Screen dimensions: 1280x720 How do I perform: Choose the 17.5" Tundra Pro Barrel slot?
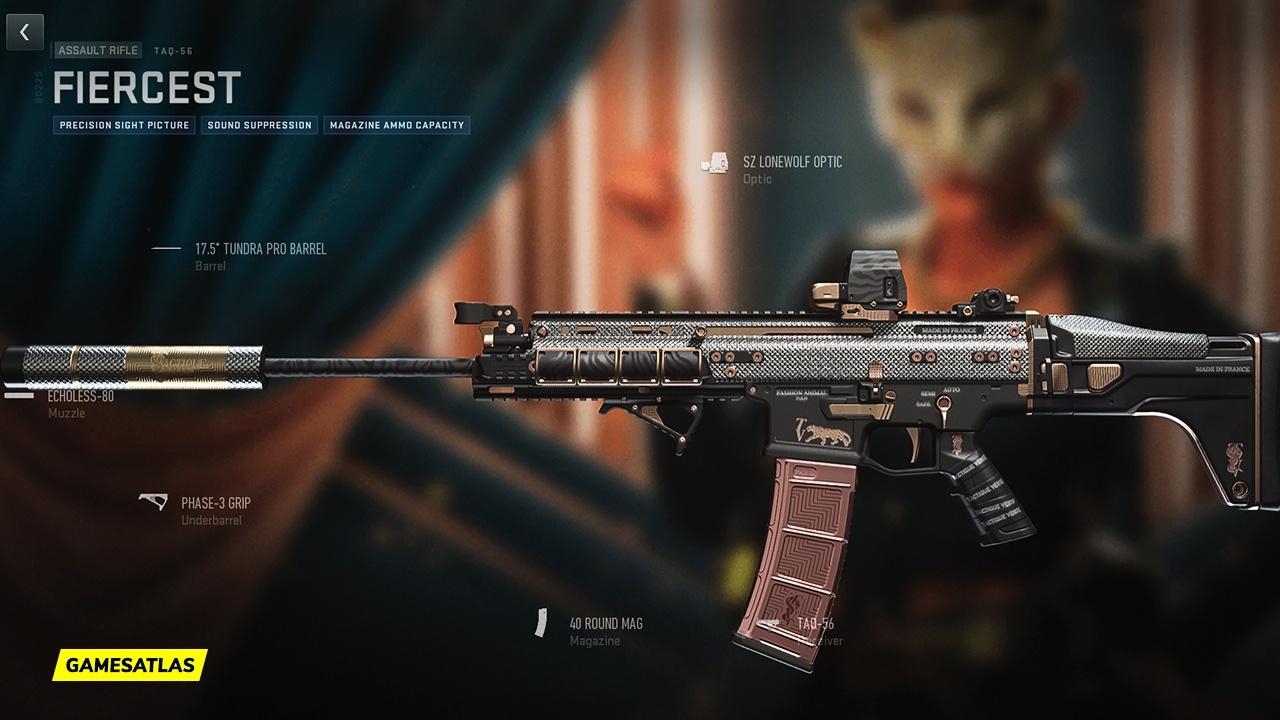click(260, 249)
